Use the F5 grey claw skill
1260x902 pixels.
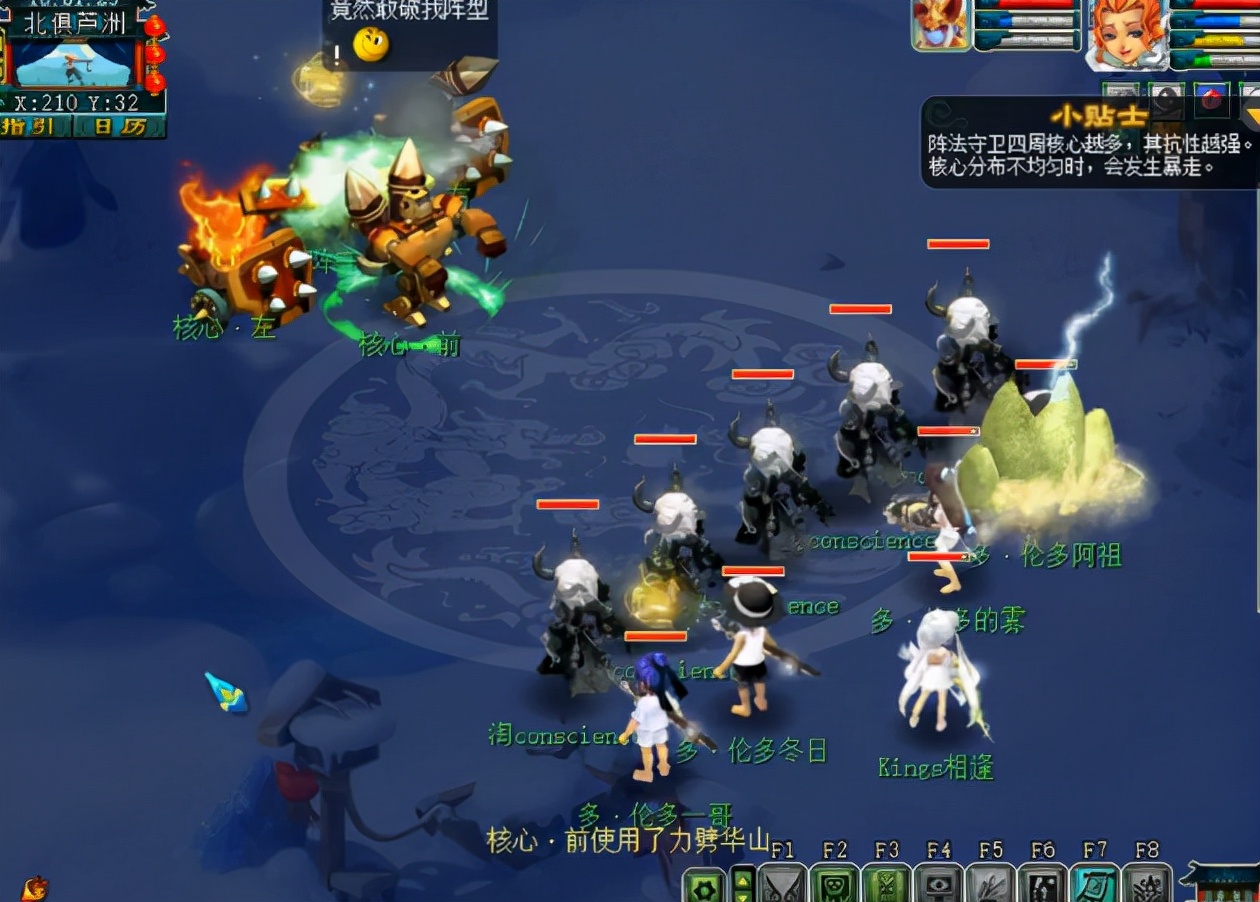tap(990, 884)
